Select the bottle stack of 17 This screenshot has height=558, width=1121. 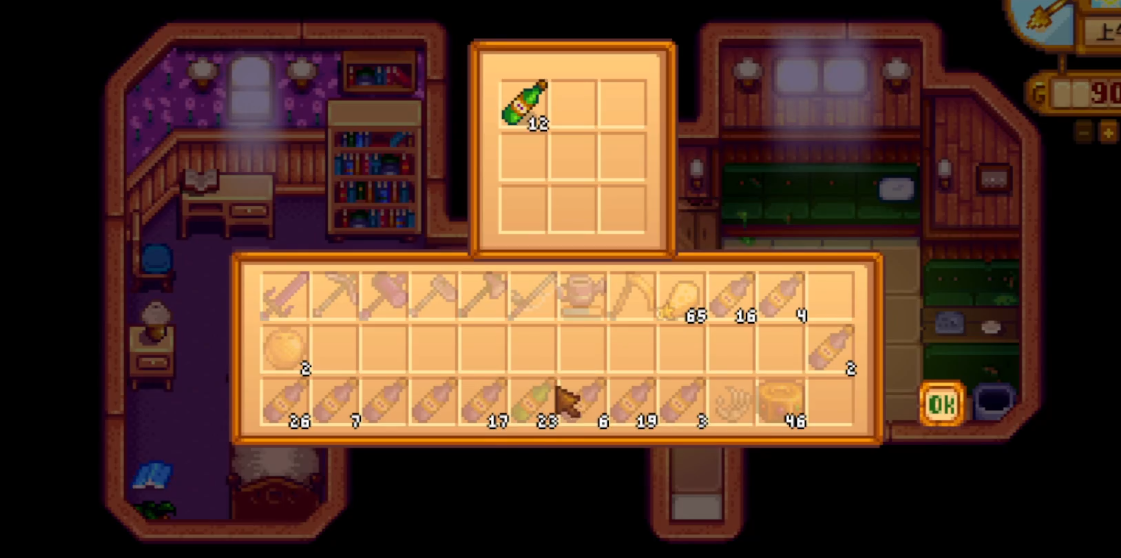pyautogui.click(x=484, y=400)
